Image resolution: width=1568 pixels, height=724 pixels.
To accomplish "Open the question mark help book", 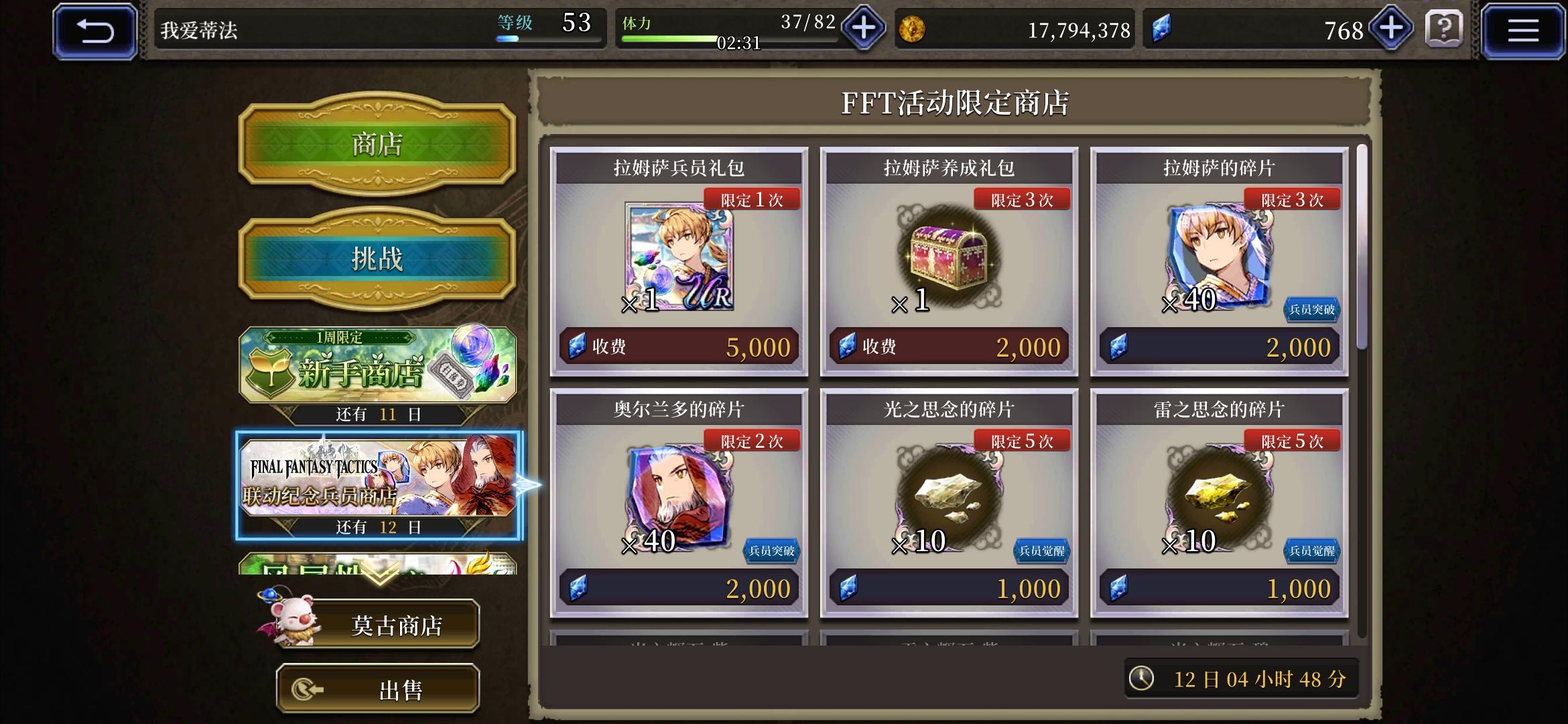I will 1443,29.
